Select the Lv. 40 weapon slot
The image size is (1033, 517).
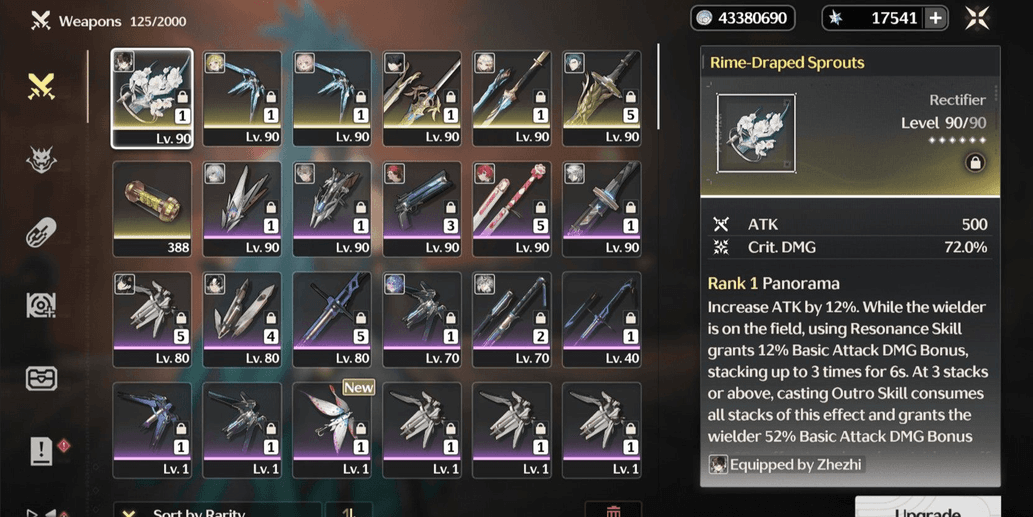(601, 319)
